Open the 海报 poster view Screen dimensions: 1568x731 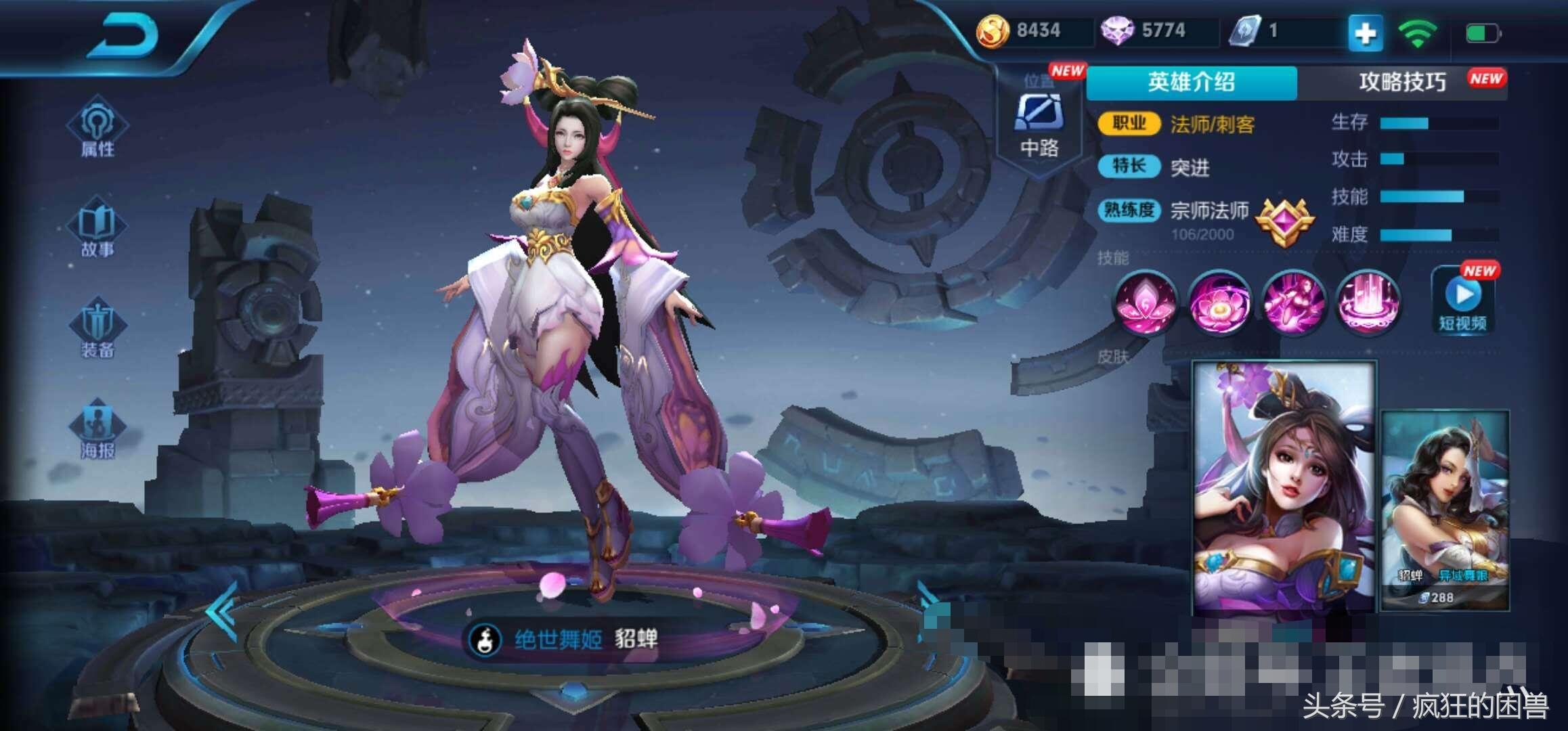(x=97, y=430)
